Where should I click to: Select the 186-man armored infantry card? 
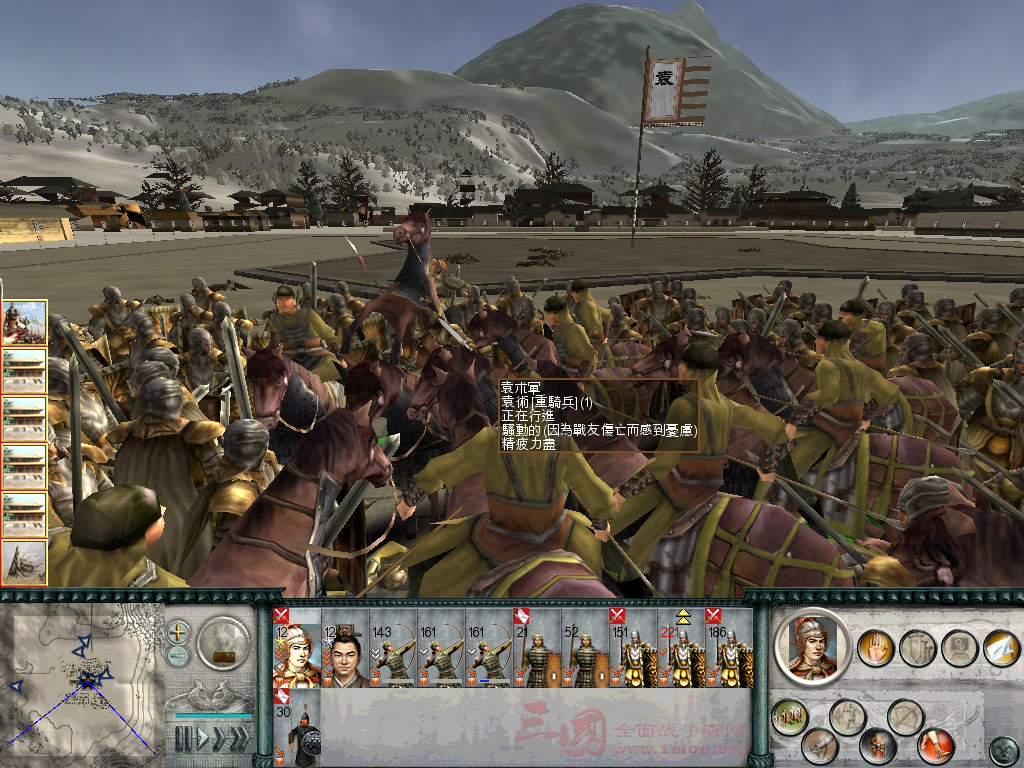730,650
